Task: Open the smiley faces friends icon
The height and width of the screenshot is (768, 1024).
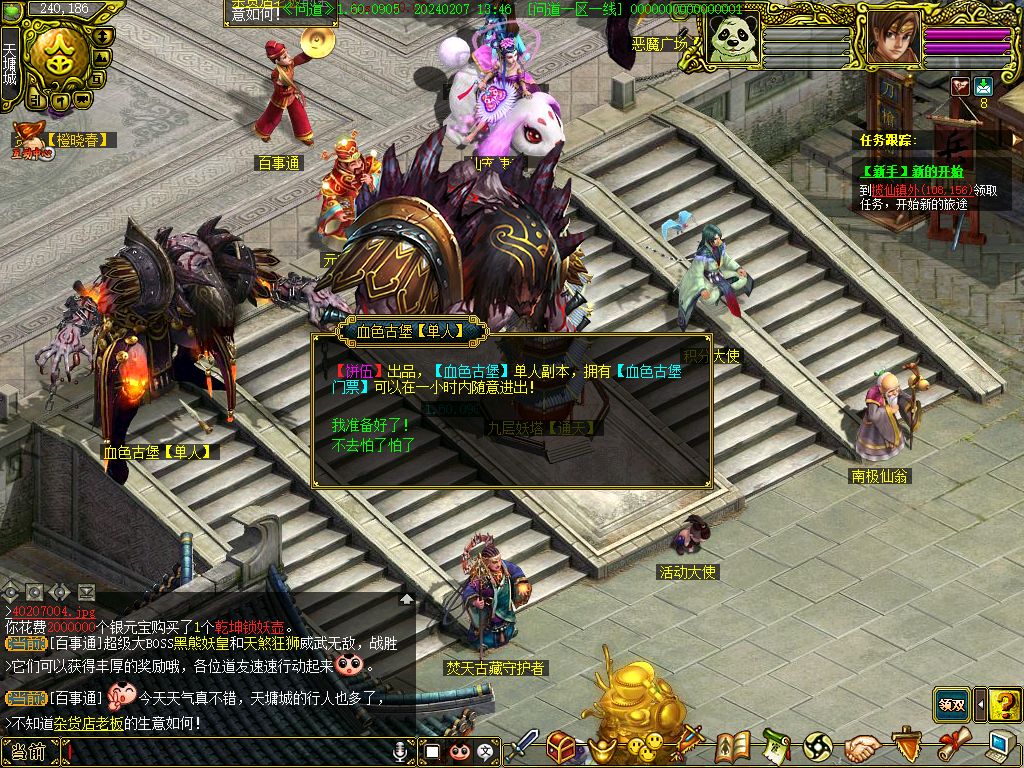Action: (x=645, y=745)
